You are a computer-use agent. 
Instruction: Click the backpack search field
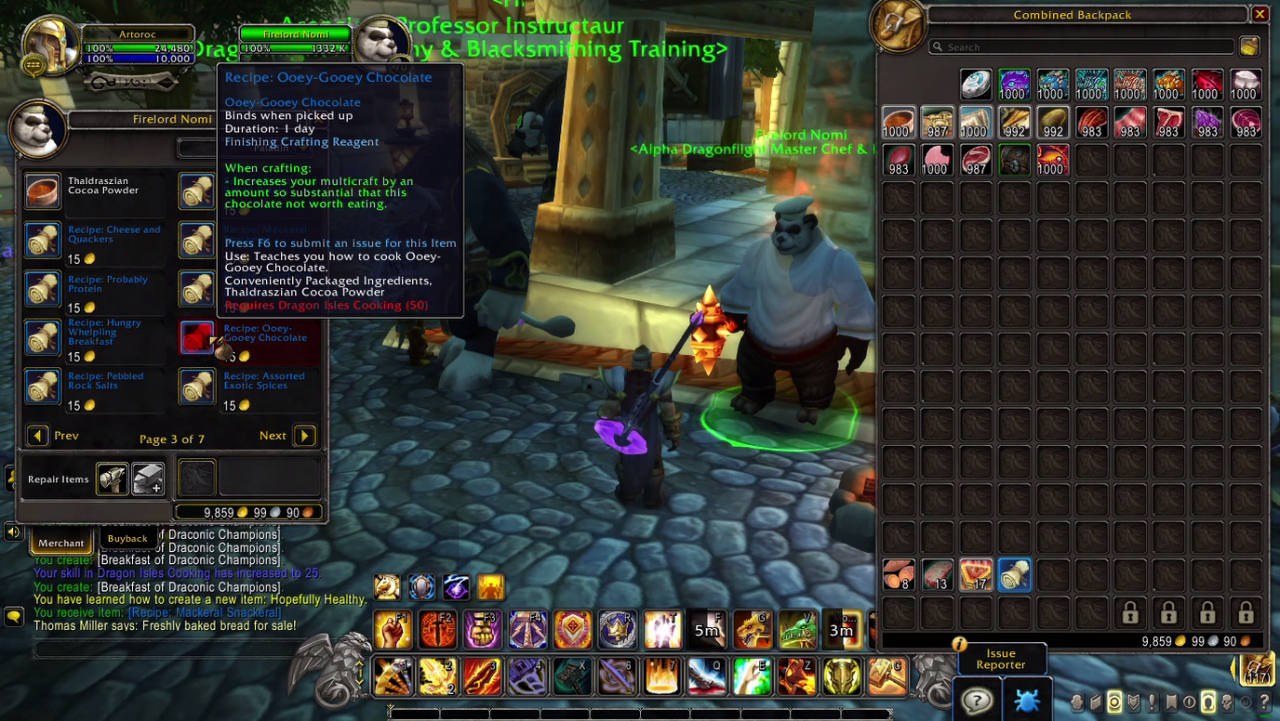click(1080, 47)
